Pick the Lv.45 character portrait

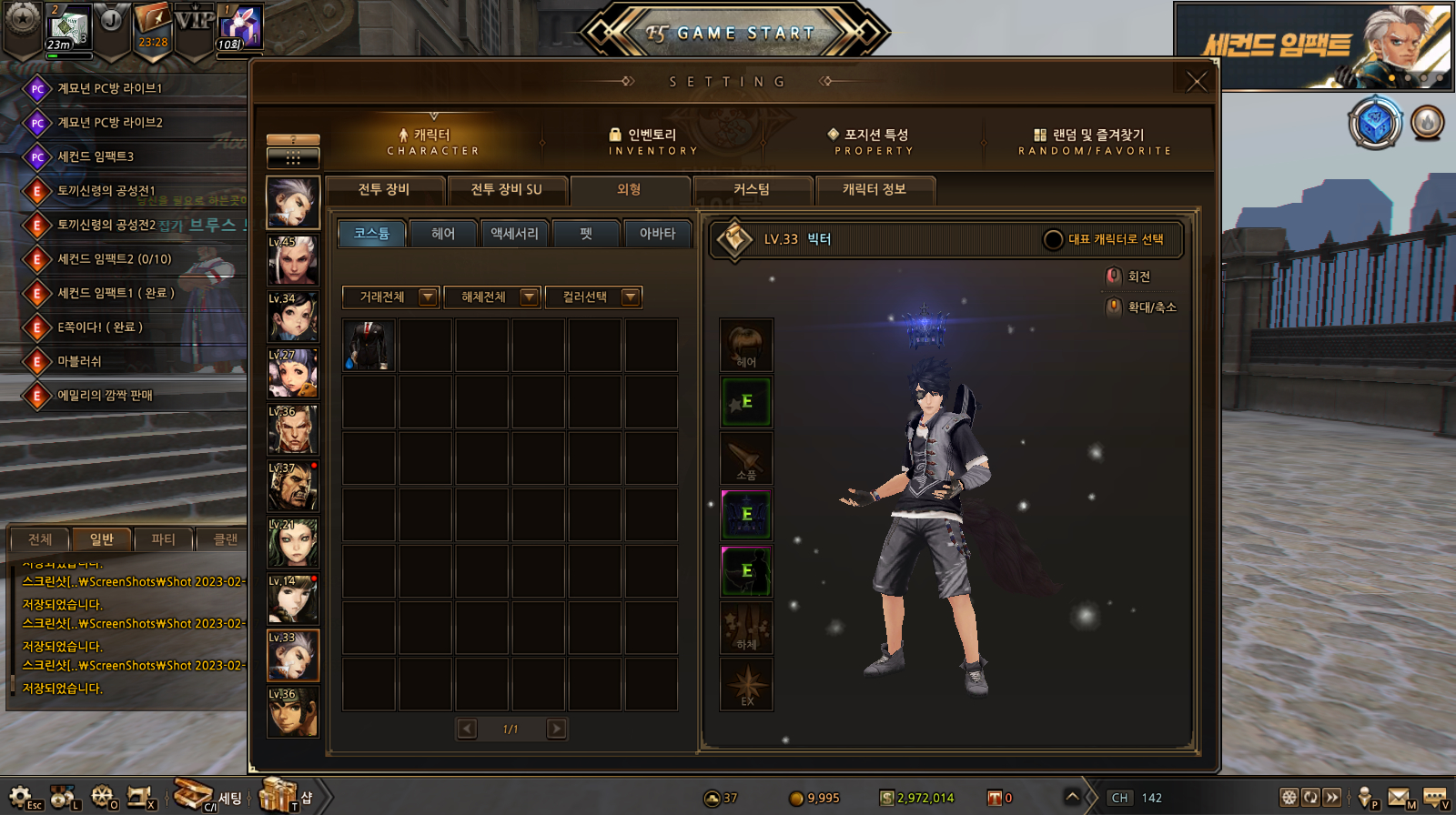293,259
